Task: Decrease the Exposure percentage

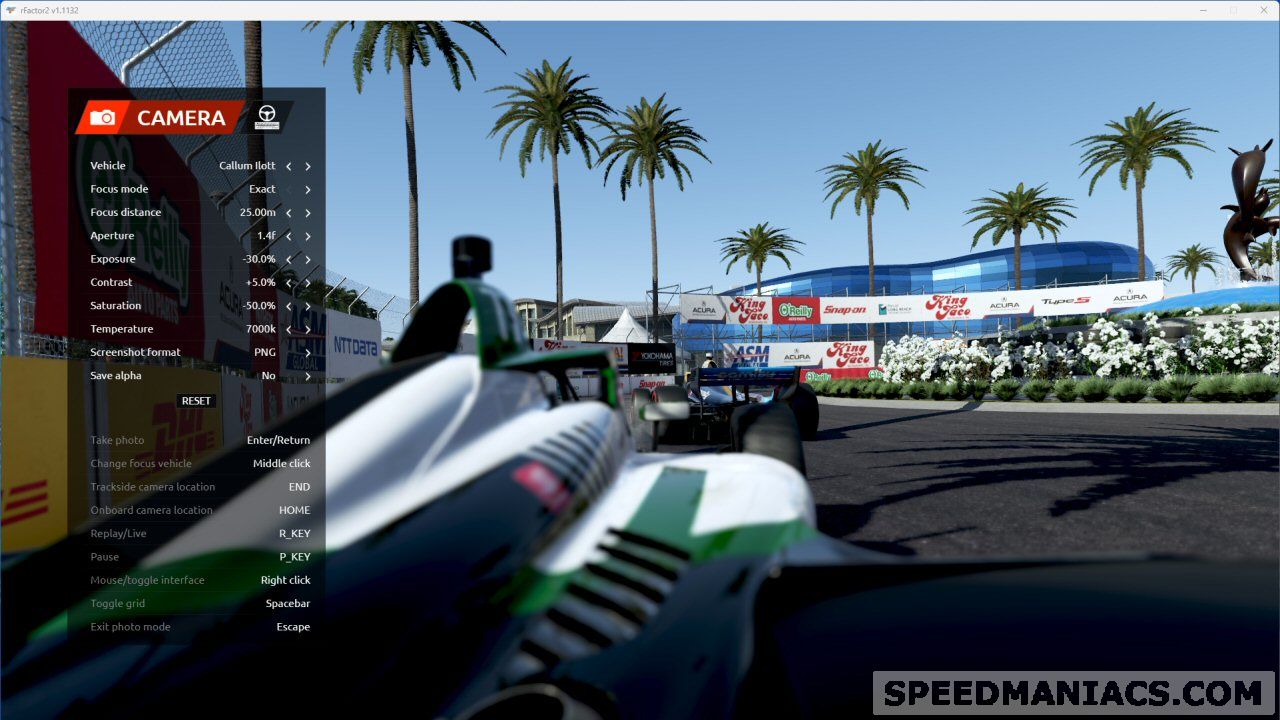Action: point(289,259)
